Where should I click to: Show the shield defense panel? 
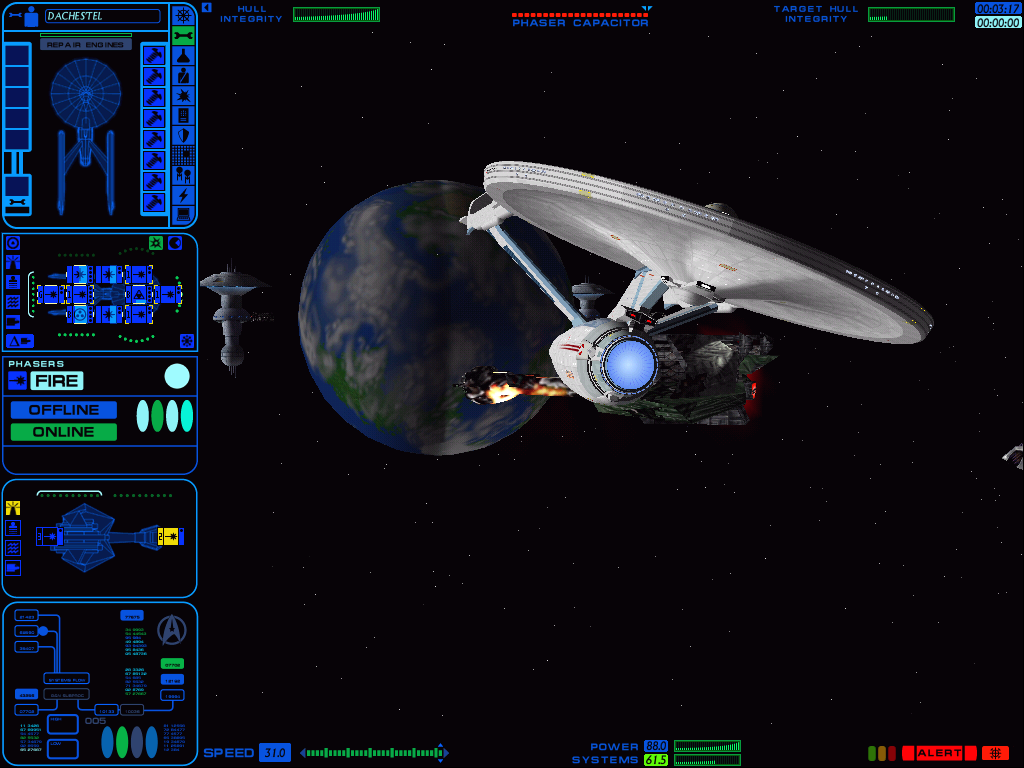click(183, 135)
